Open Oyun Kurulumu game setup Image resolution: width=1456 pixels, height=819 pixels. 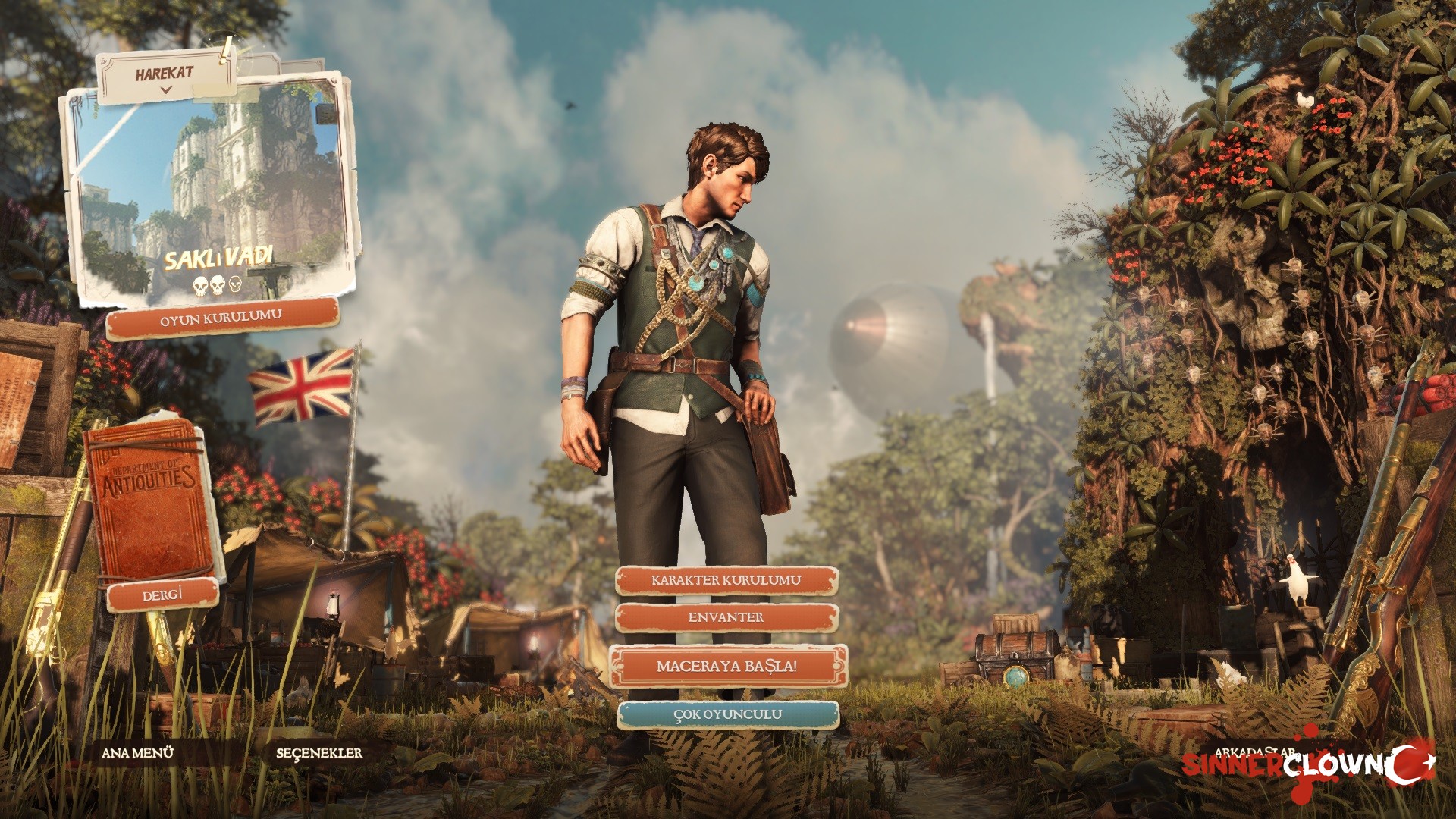click(221, 318)
